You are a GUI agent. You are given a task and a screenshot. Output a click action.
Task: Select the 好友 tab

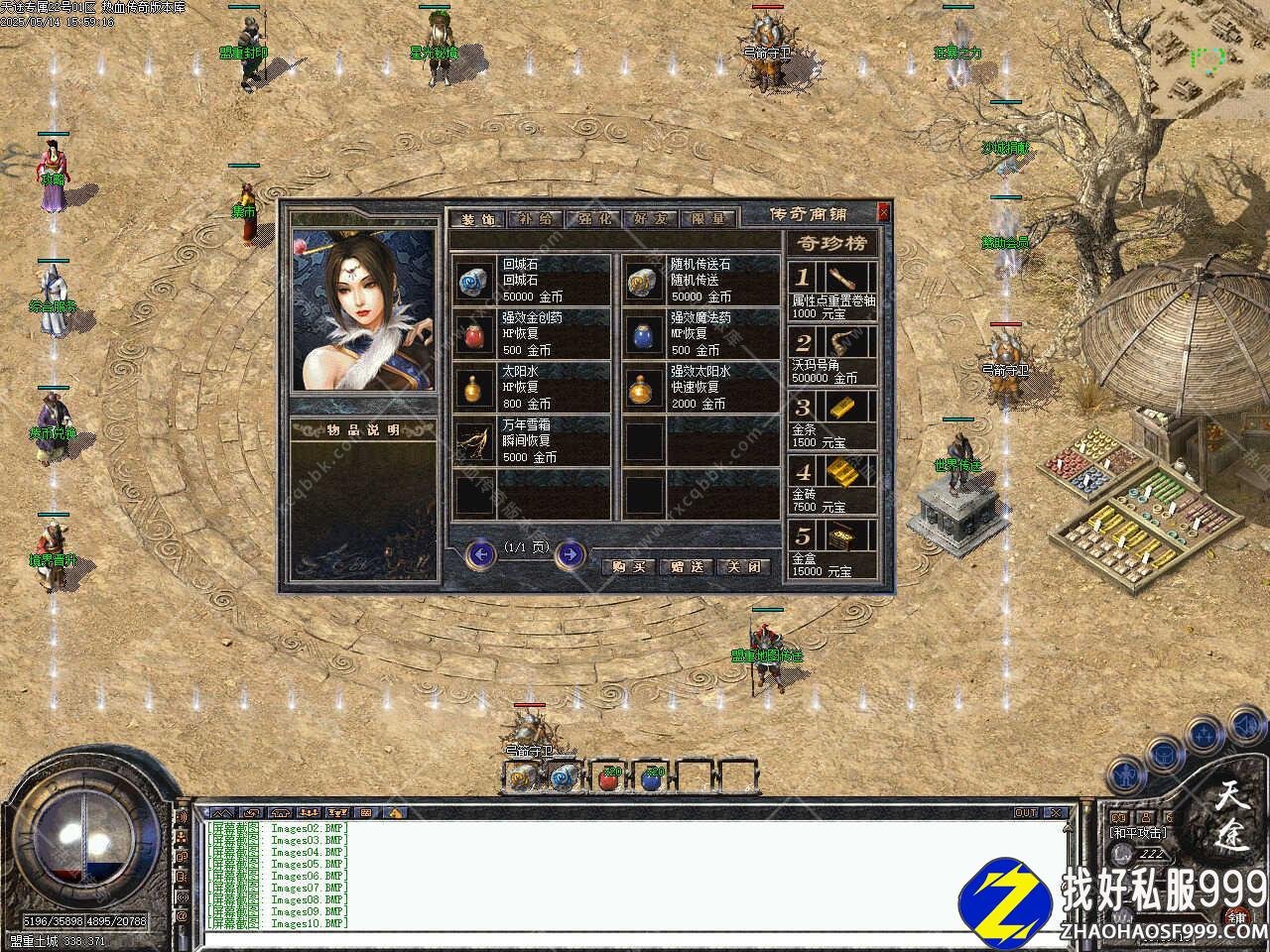click(x=650, y=219)
